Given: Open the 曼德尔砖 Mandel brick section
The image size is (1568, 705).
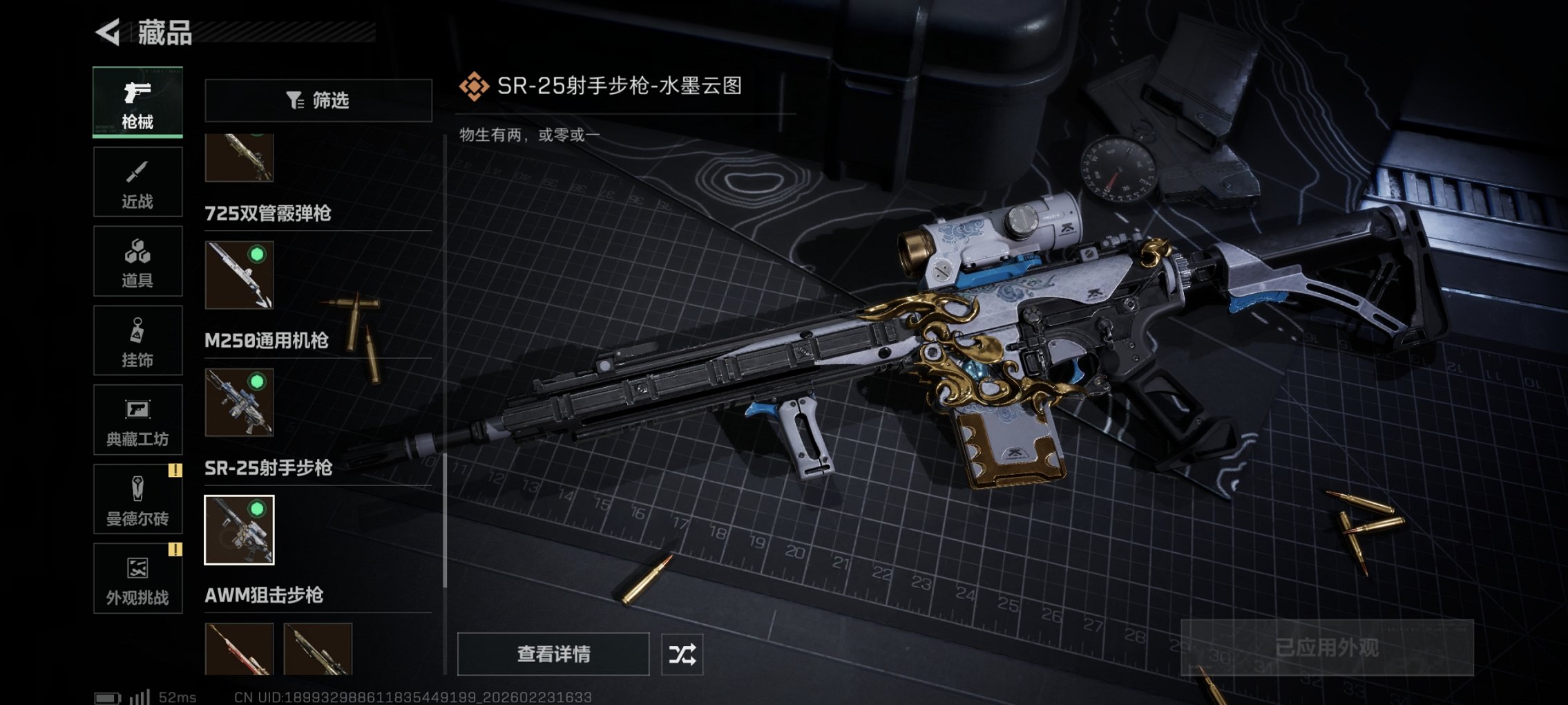Looking at the screenshot, I should (x=137, y=499).
